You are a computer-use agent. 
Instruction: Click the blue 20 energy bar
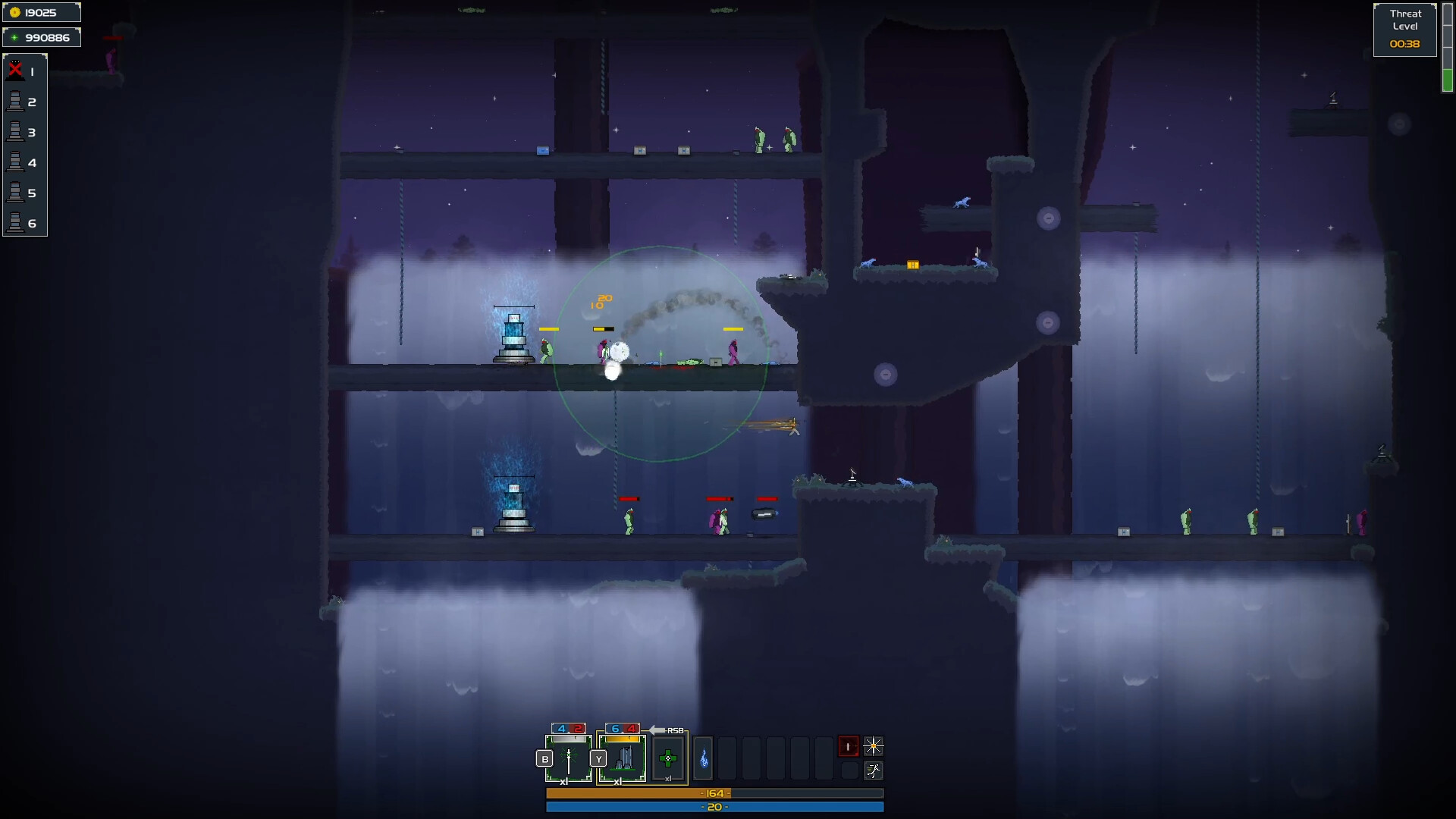(x=714, y=808)
